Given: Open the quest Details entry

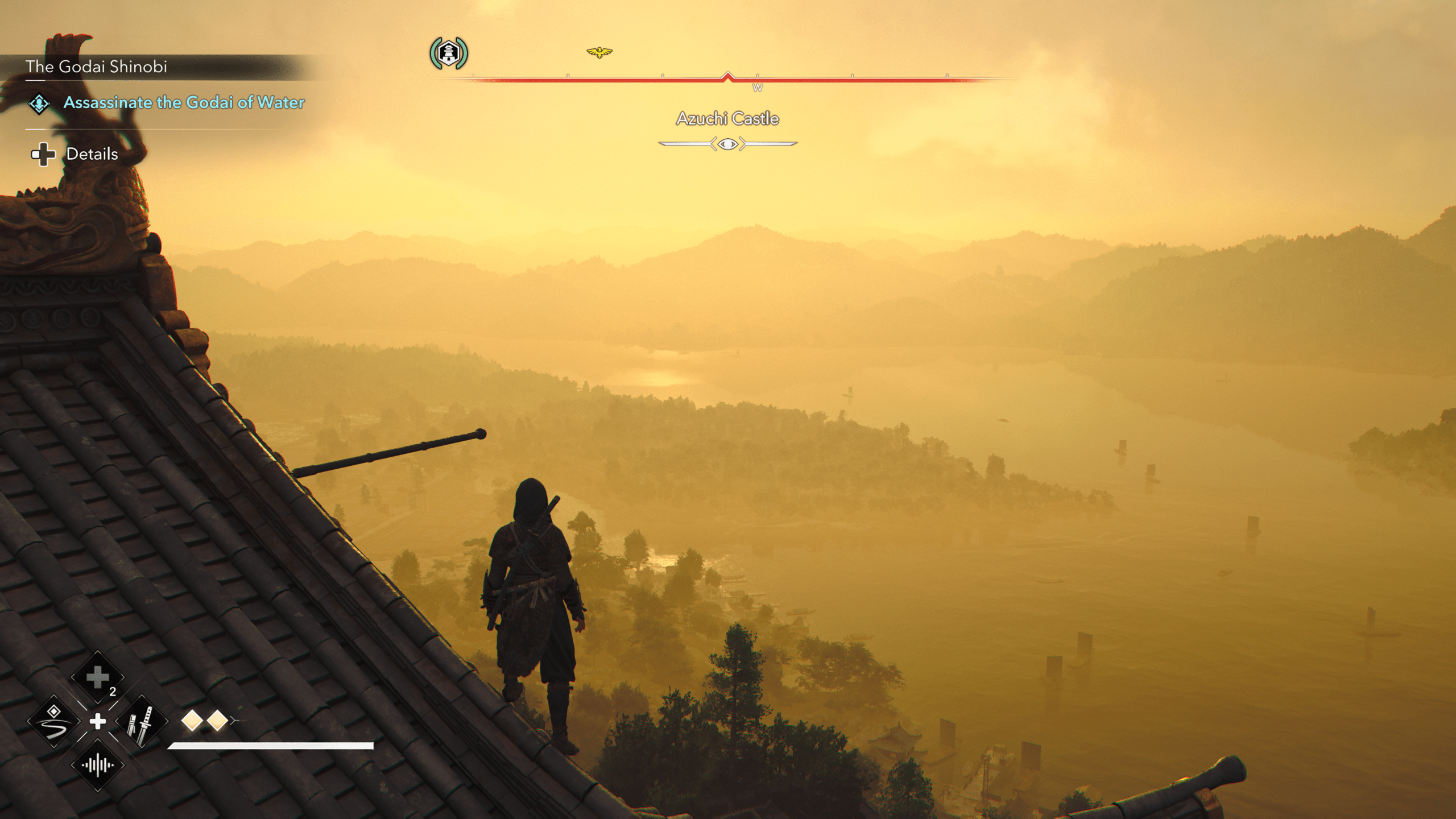Looking at the screenshot, I should (92, 154).
